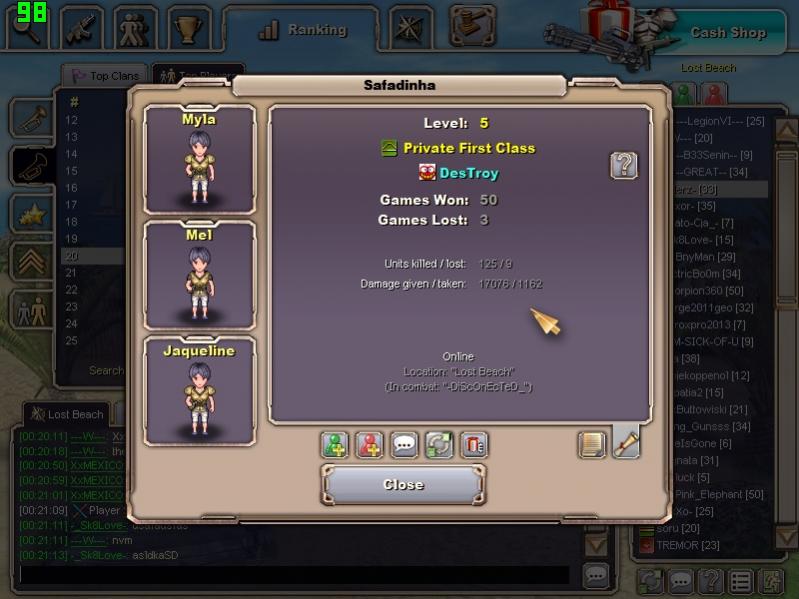This screenshot has width=799, height=599.
Task: Open the trophy icon in top bar
Action: pos(187,29)
